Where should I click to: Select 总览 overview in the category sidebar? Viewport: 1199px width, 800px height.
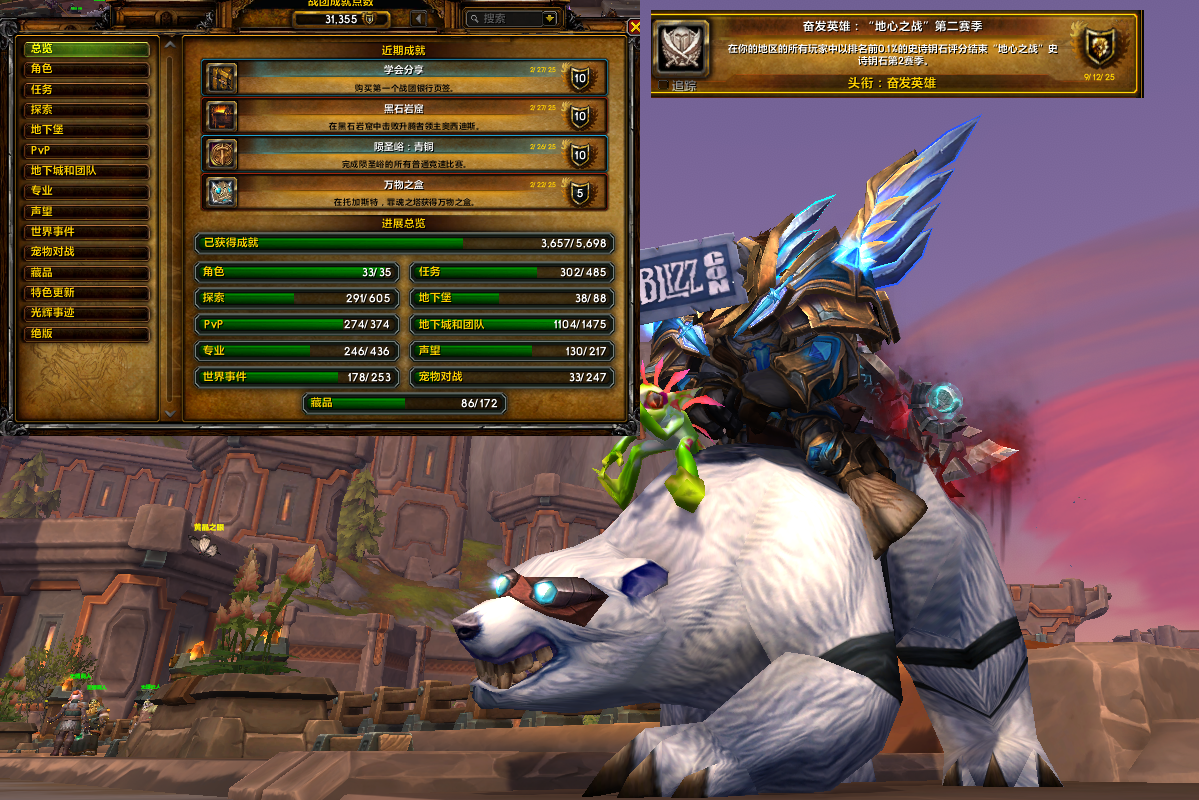coord(86,48)
